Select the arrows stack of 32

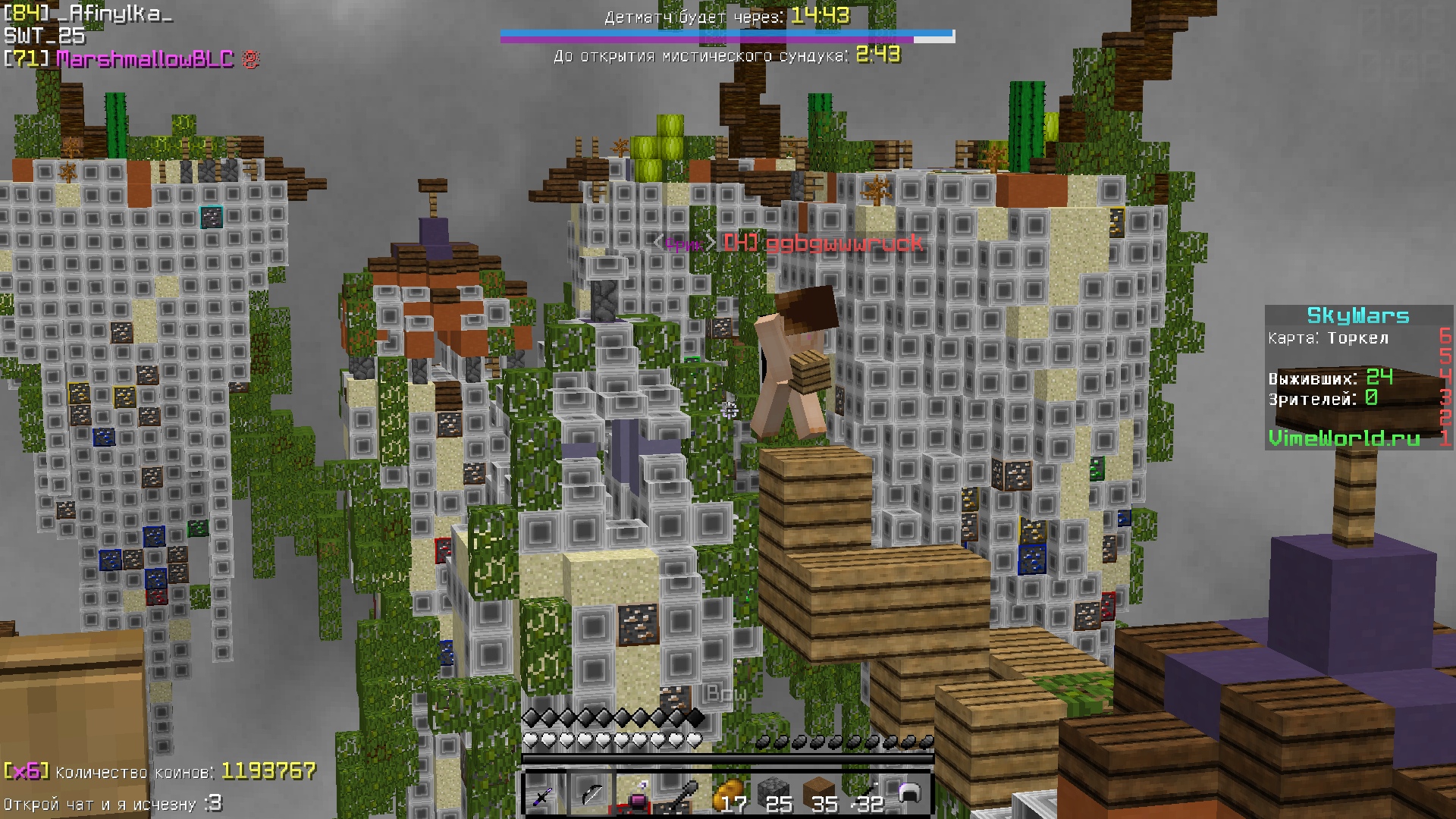(x=864, y=794)
